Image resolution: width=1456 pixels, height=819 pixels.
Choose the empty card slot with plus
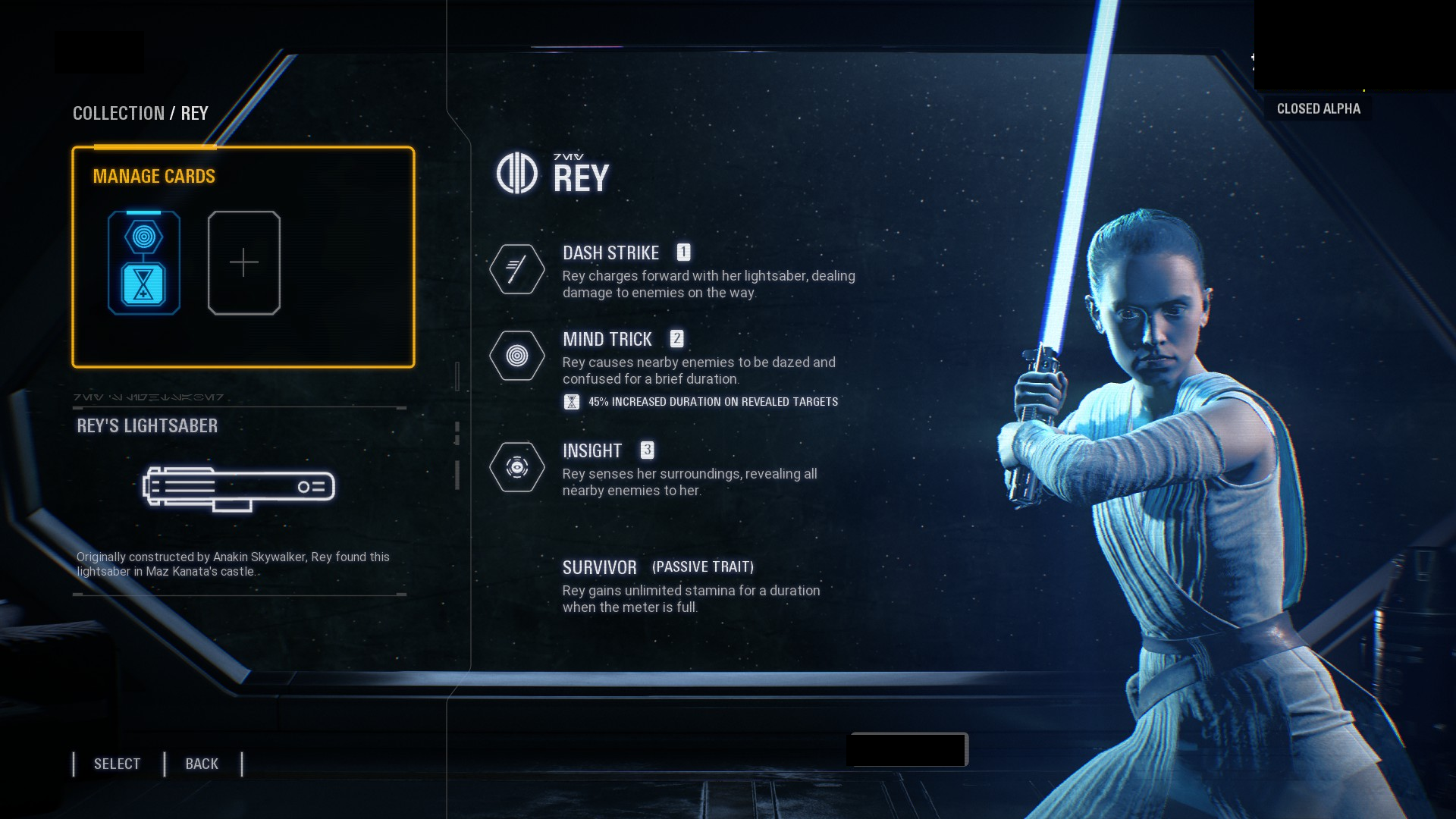[x=244, y=262]
